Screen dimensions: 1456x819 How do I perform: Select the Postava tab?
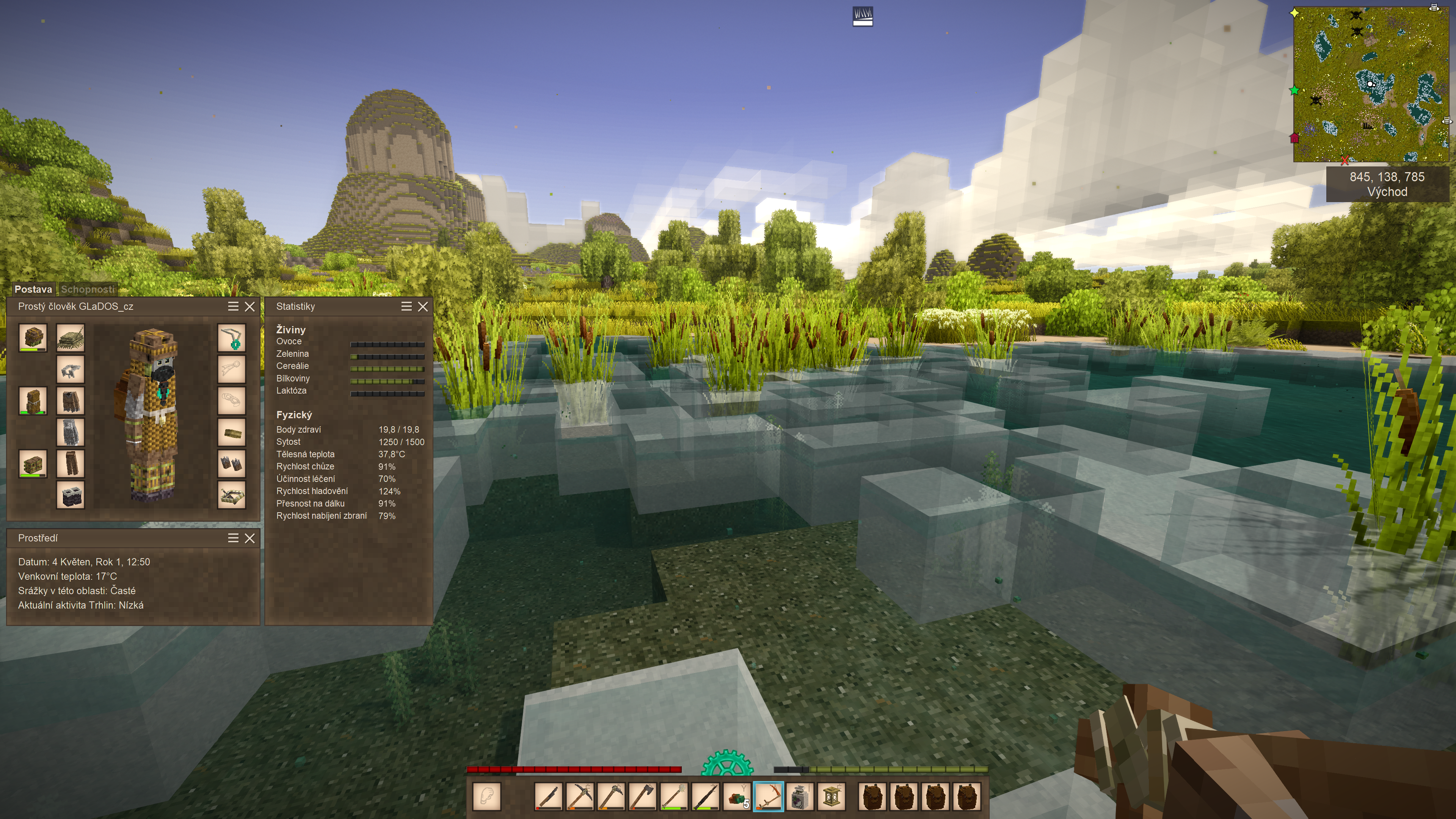[33, 289]
